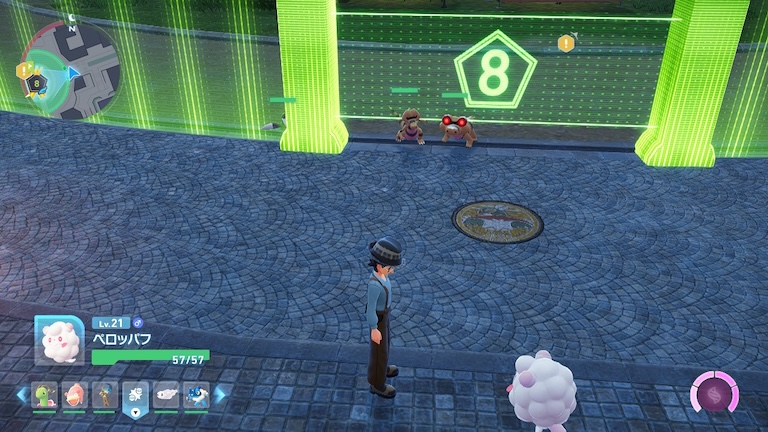The width and height of the screenshot is (768, 432).
Task: Switch to the Meganium party slot
Action: click(x=45, y=395)
